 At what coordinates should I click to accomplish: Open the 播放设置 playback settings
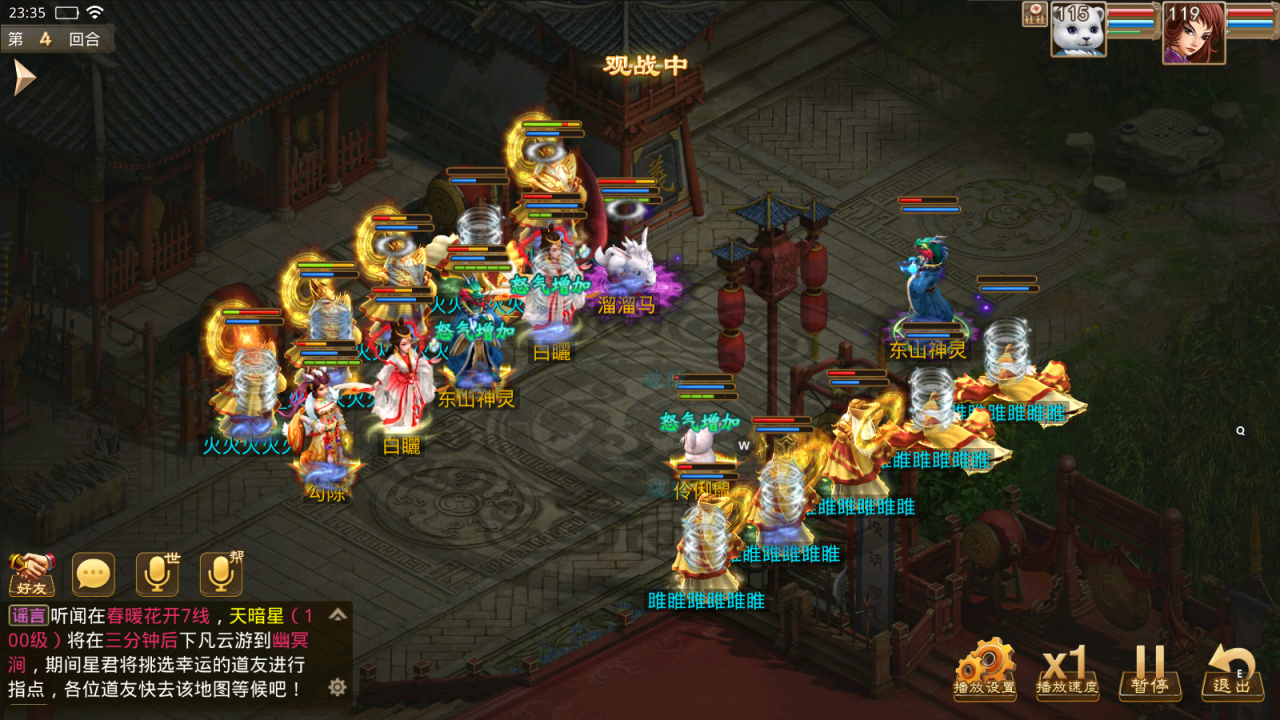coord(985,668)
